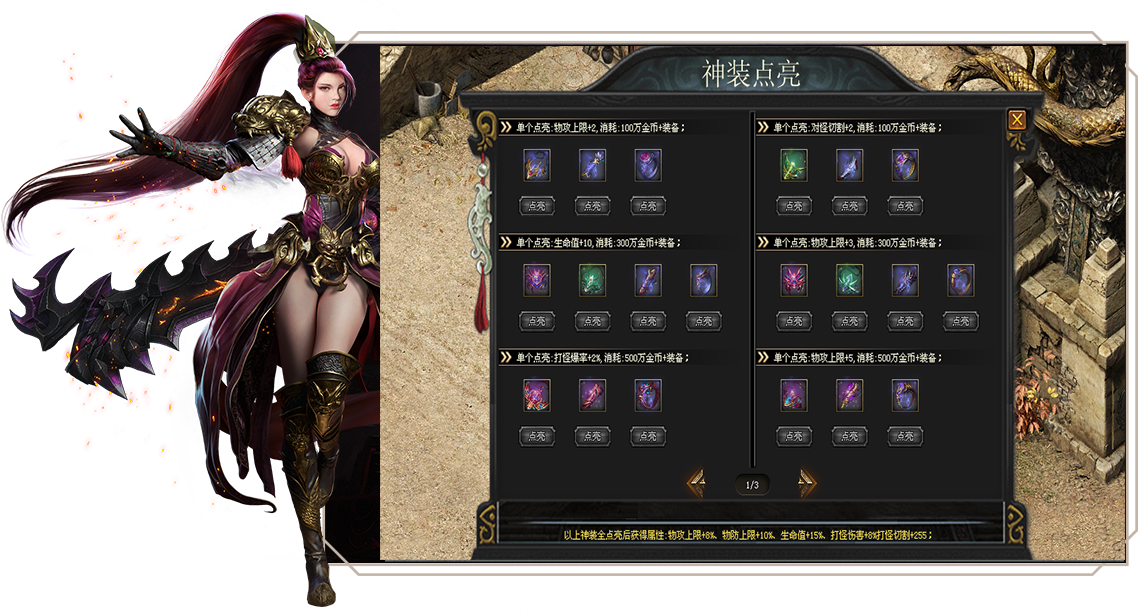Click 点亮 under the purple helmet in 生命值+10 row

click(537, 321)
